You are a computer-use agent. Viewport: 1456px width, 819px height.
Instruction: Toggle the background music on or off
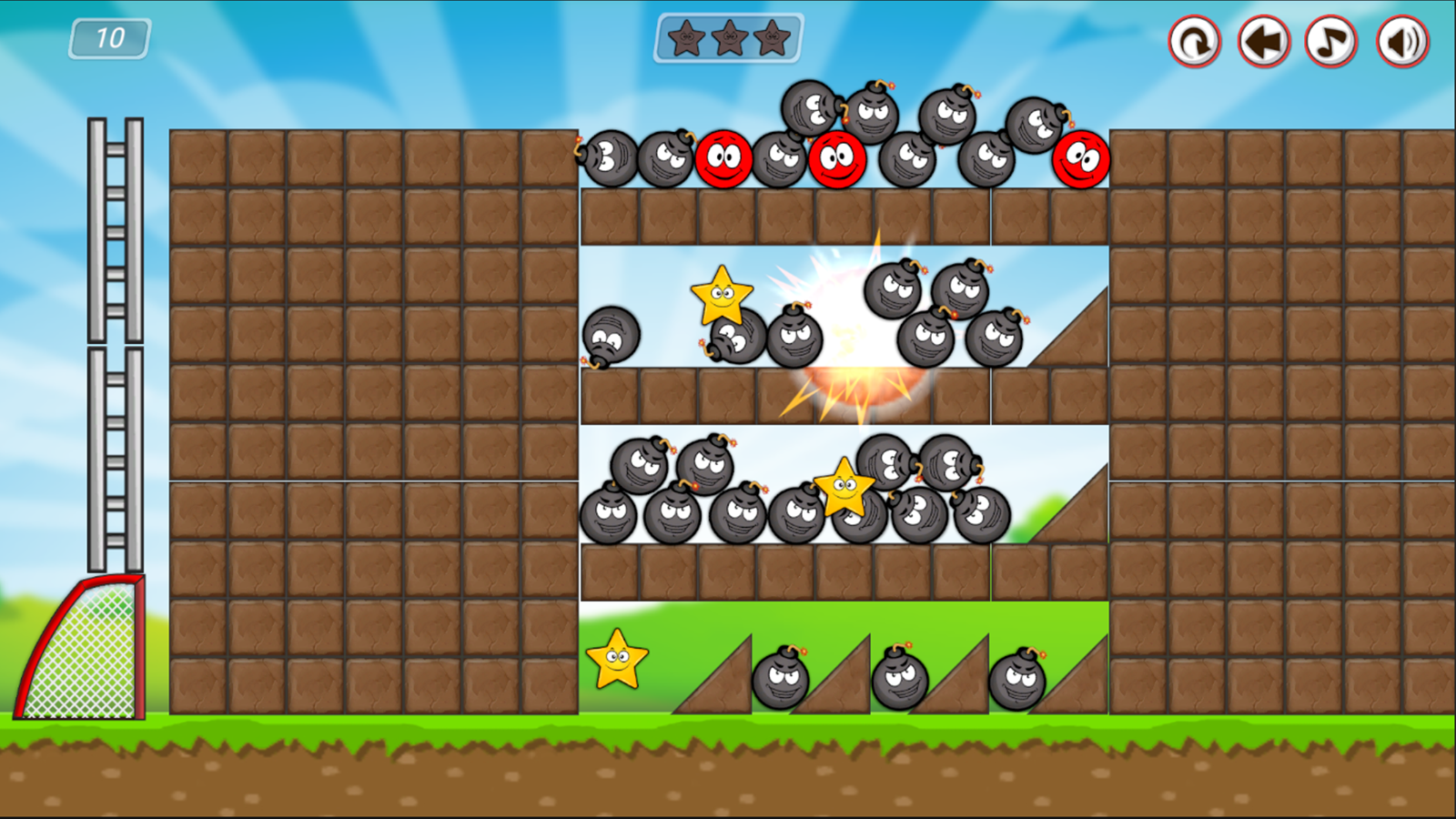[x=1330, y=41]
